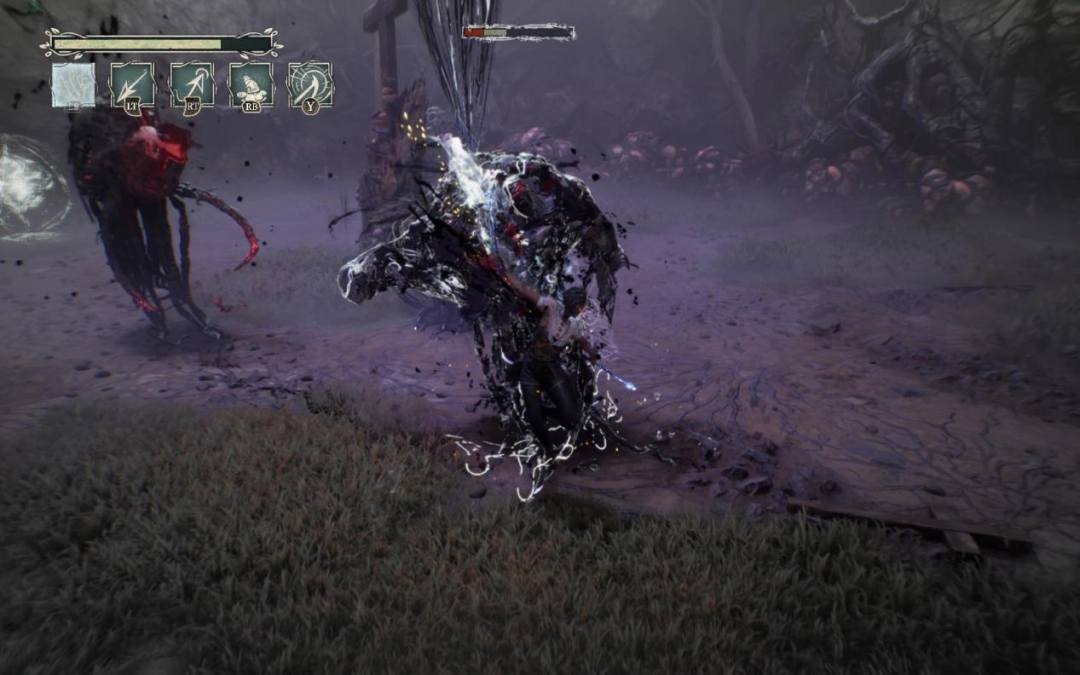Activate the diagonal arrow shot ability

tap(132, 84)
